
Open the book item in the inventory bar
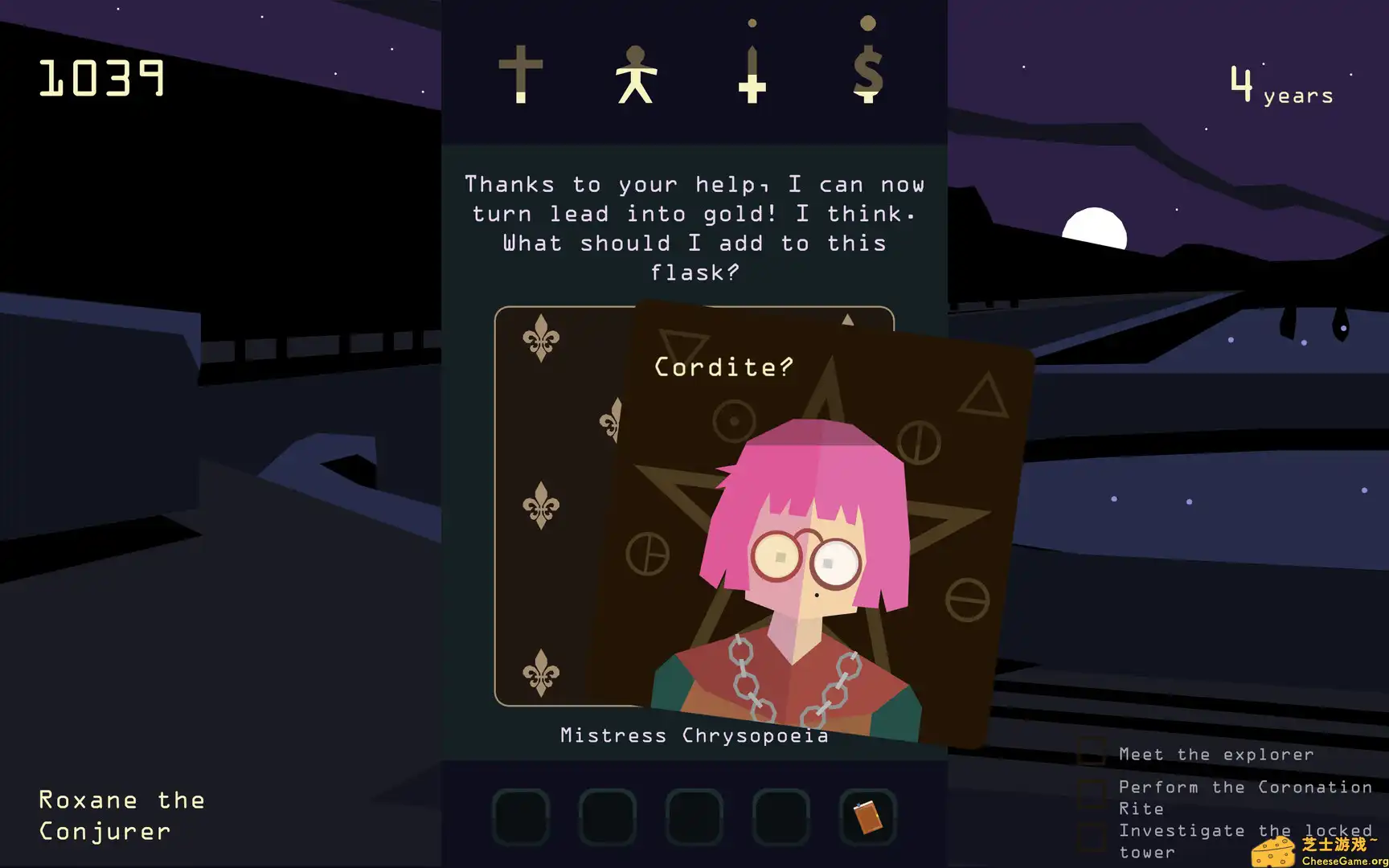click(867, 815)
